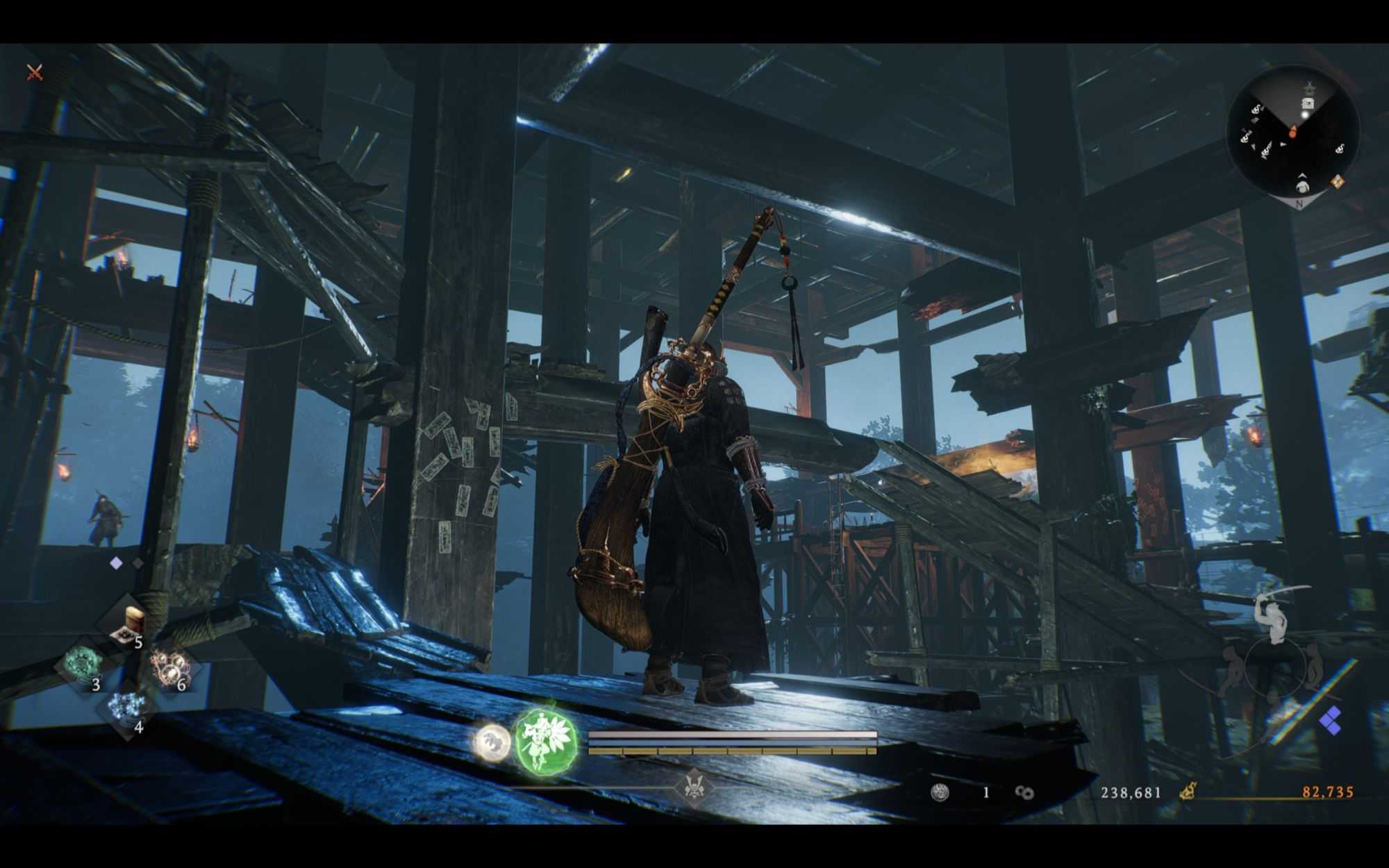The width and height of the screenshot is (1389, 868).
Task: Select the lit quick-item set diamond
Action: pos(116,563)
